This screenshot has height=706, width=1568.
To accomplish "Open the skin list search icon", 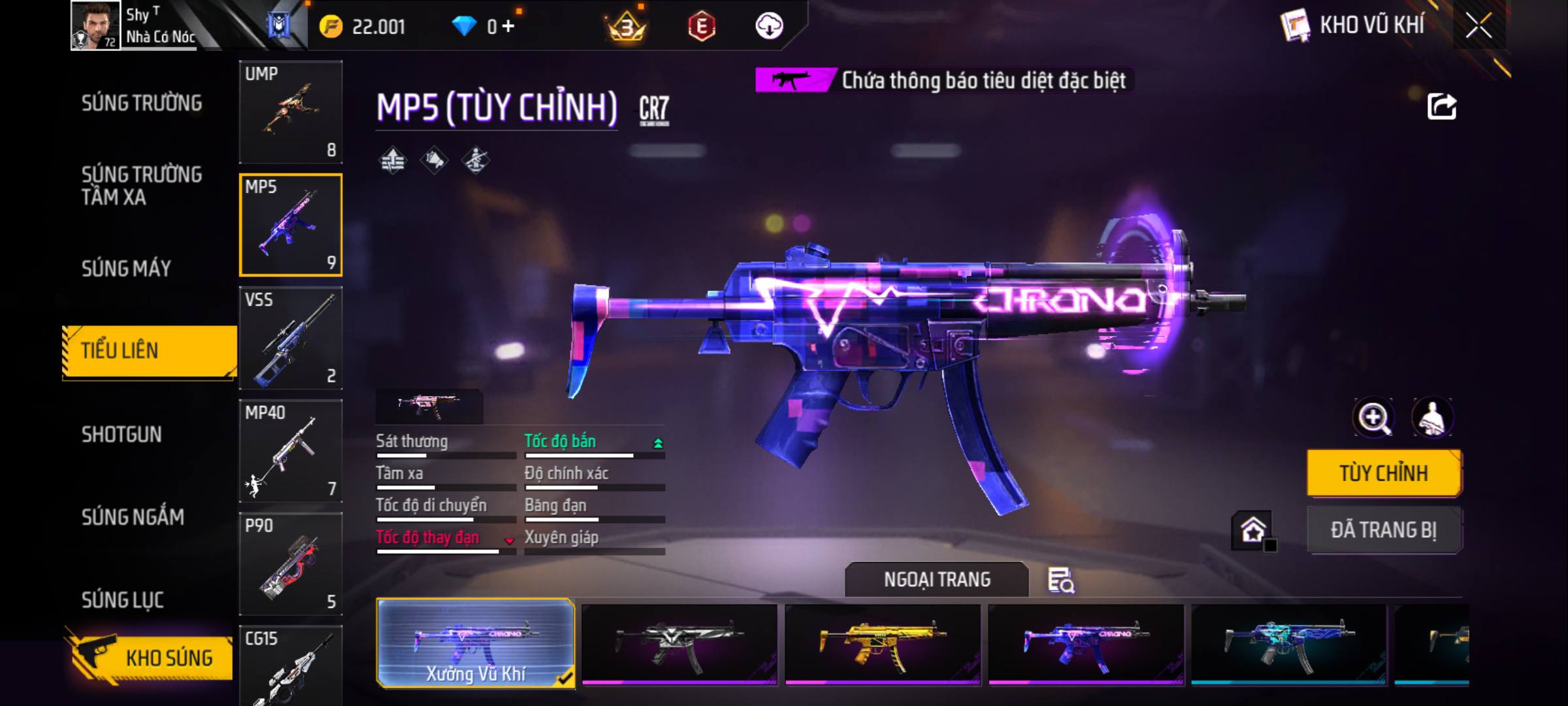I will click(x=1061, y=580).
